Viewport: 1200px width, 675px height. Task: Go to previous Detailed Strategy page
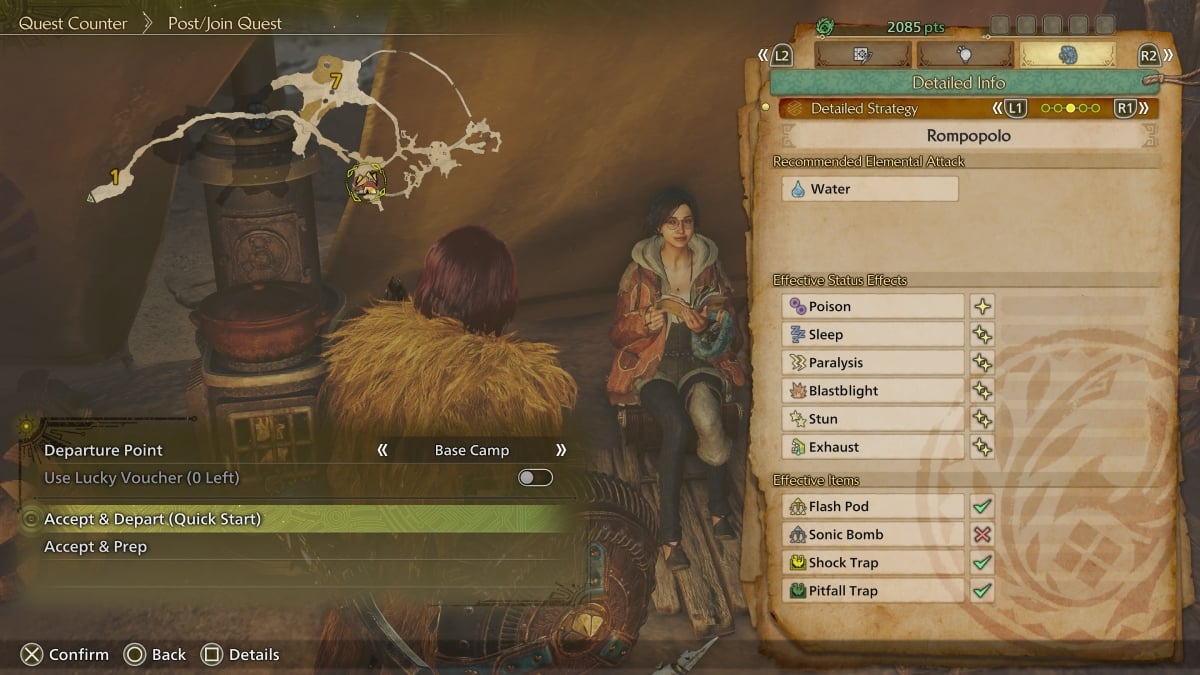coord(1012,108)
